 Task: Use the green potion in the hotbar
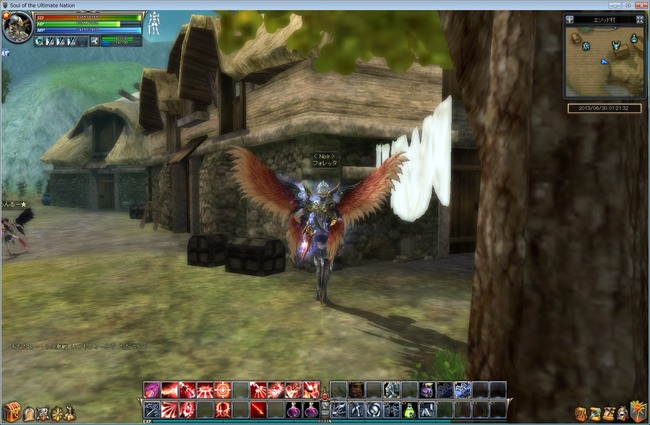click(409, 409)
